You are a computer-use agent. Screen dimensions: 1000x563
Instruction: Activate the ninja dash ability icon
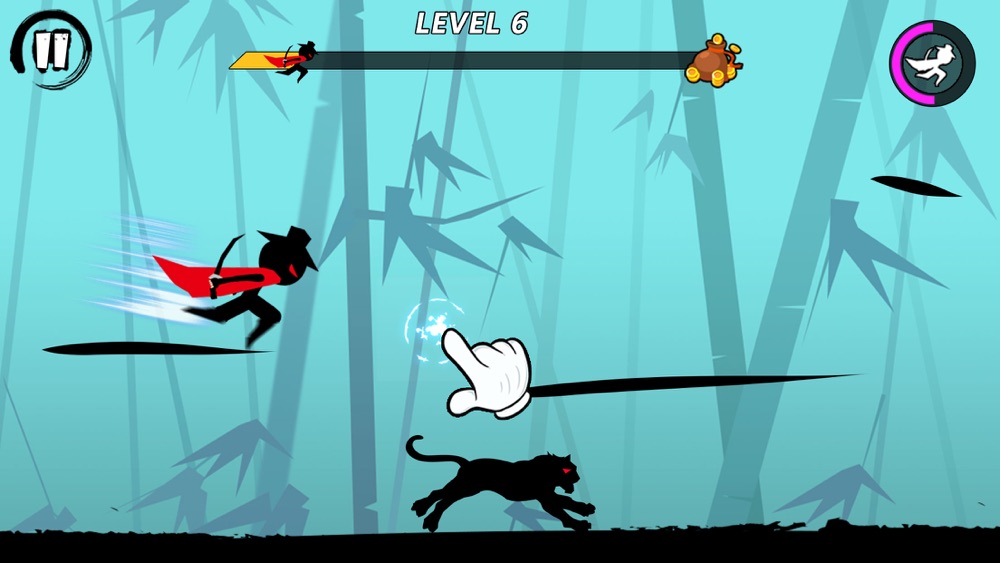click(932, 63)
